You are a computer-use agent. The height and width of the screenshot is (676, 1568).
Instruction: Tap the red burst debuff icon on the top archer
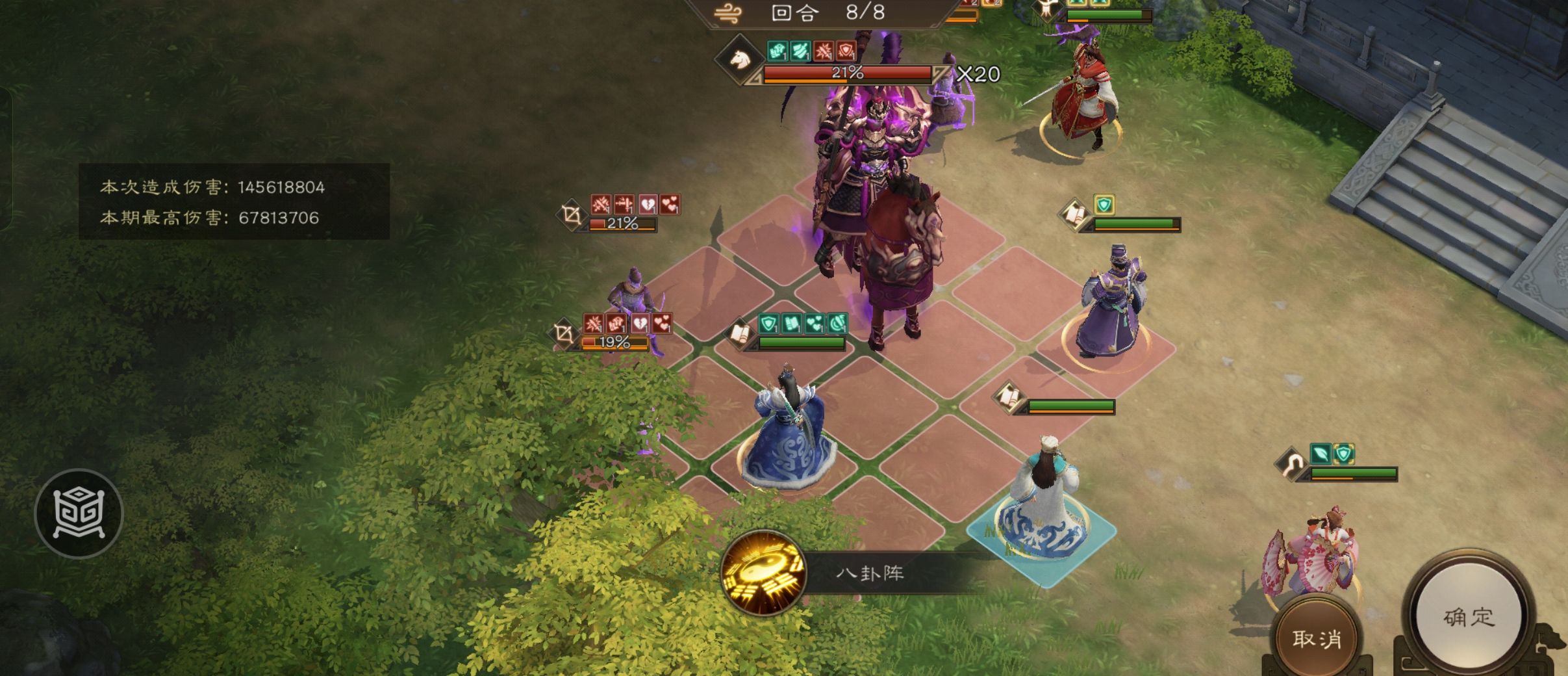[600, 204]
